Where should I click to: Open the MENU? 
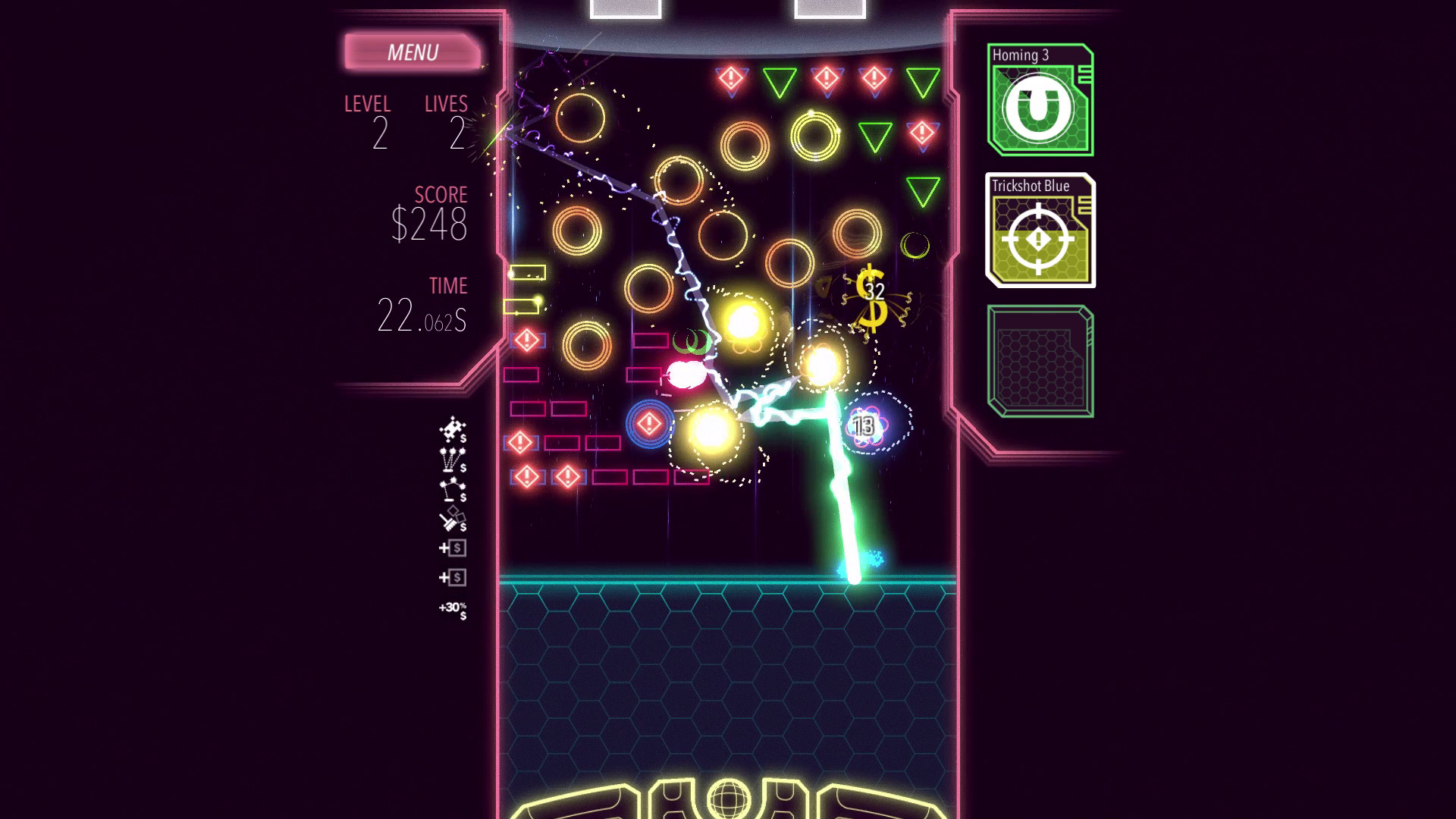click(x=413, y=52)
